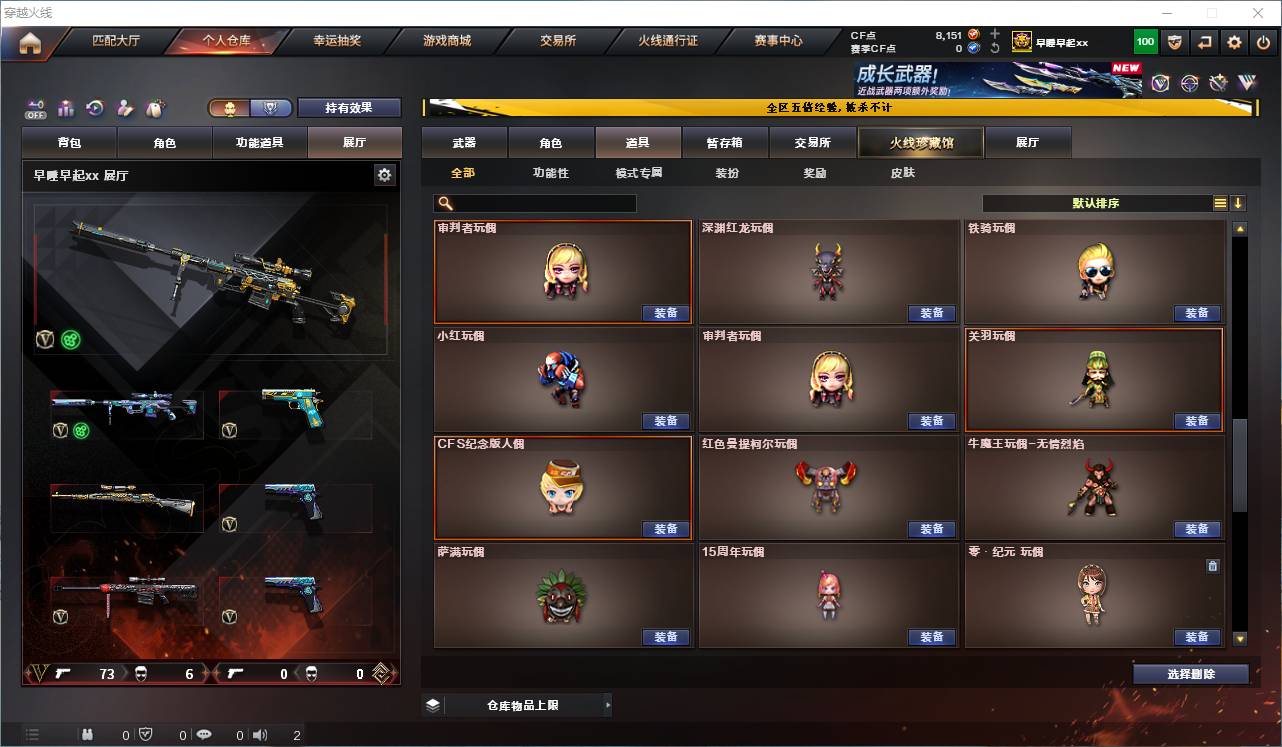Click the 持有效果 dropdown button
This screenshot has width=1282, height=747.
click(x=349, y=107)
